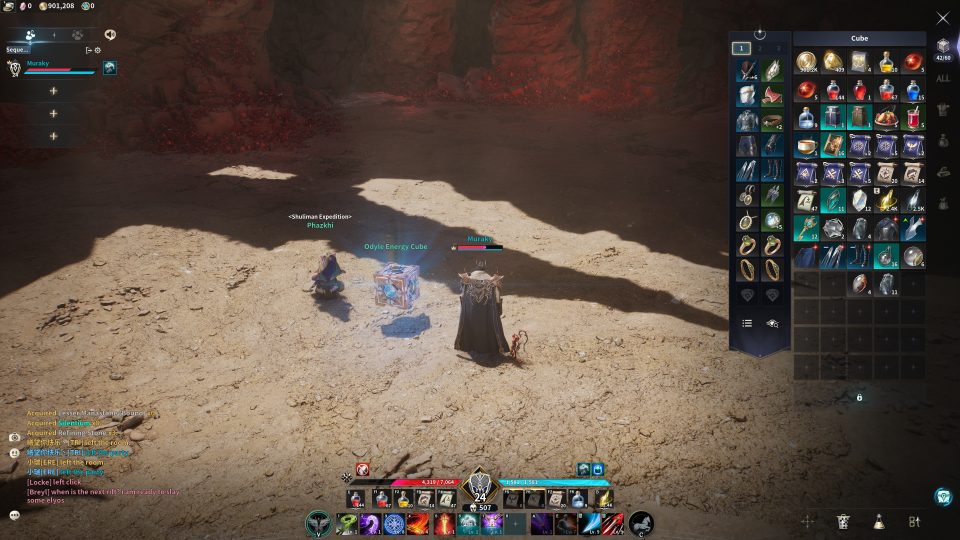Screen dimensions: 960x540
Task: Open the chat speech bubble button
Action: click(x=15, y=515)
